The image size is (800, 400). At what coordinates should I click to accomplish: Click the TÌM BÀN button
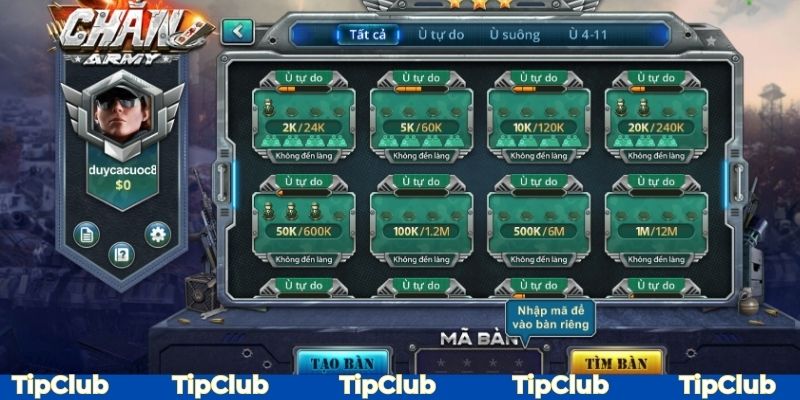(615, 362)
